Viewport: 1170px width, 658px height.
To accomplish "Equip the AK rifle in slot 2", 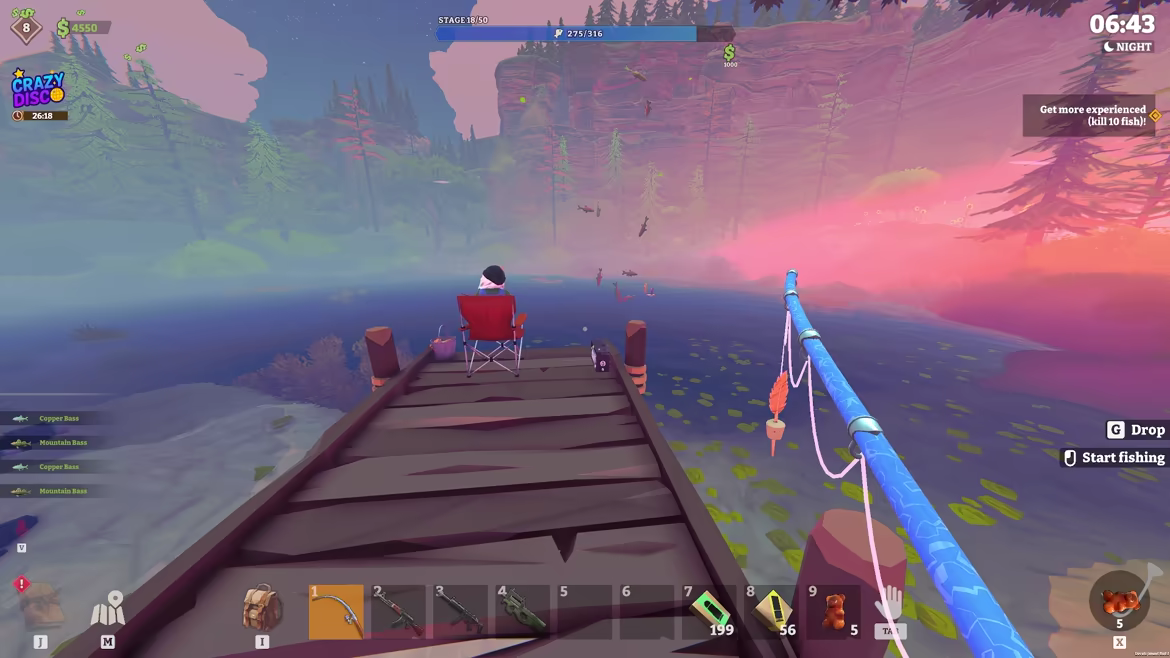I will (398, 611).
